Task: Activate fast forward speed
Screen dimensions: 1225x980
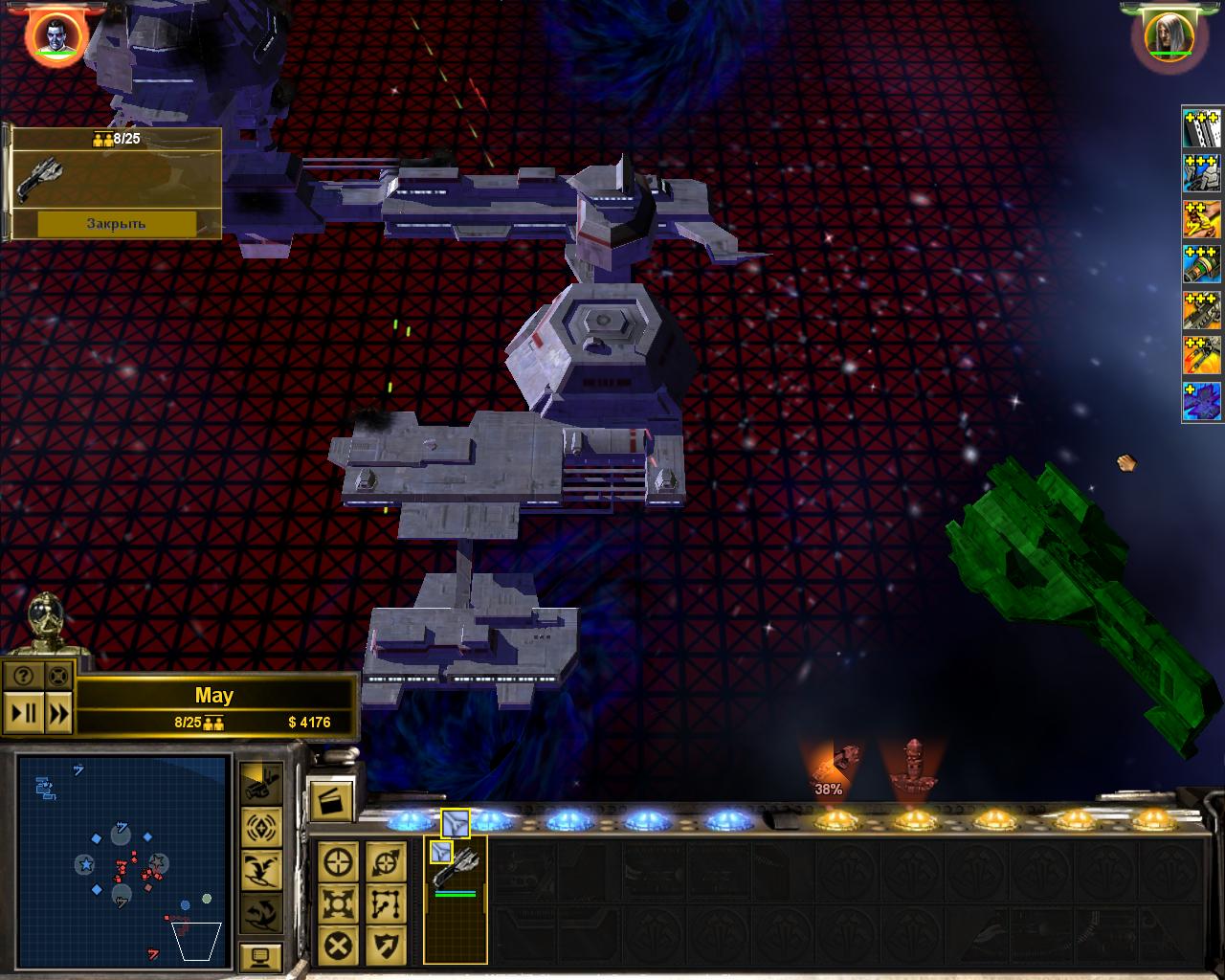Action: tap(57, 713)
